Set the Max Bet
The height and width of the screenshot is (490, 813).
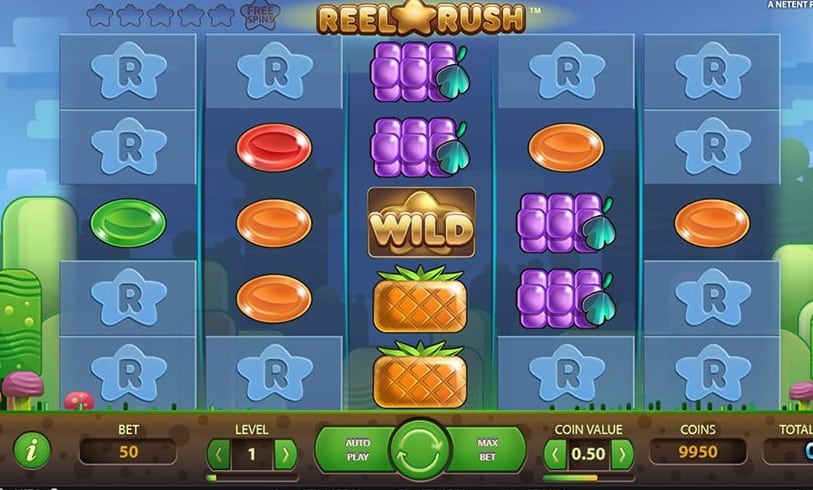click(488, 449)
